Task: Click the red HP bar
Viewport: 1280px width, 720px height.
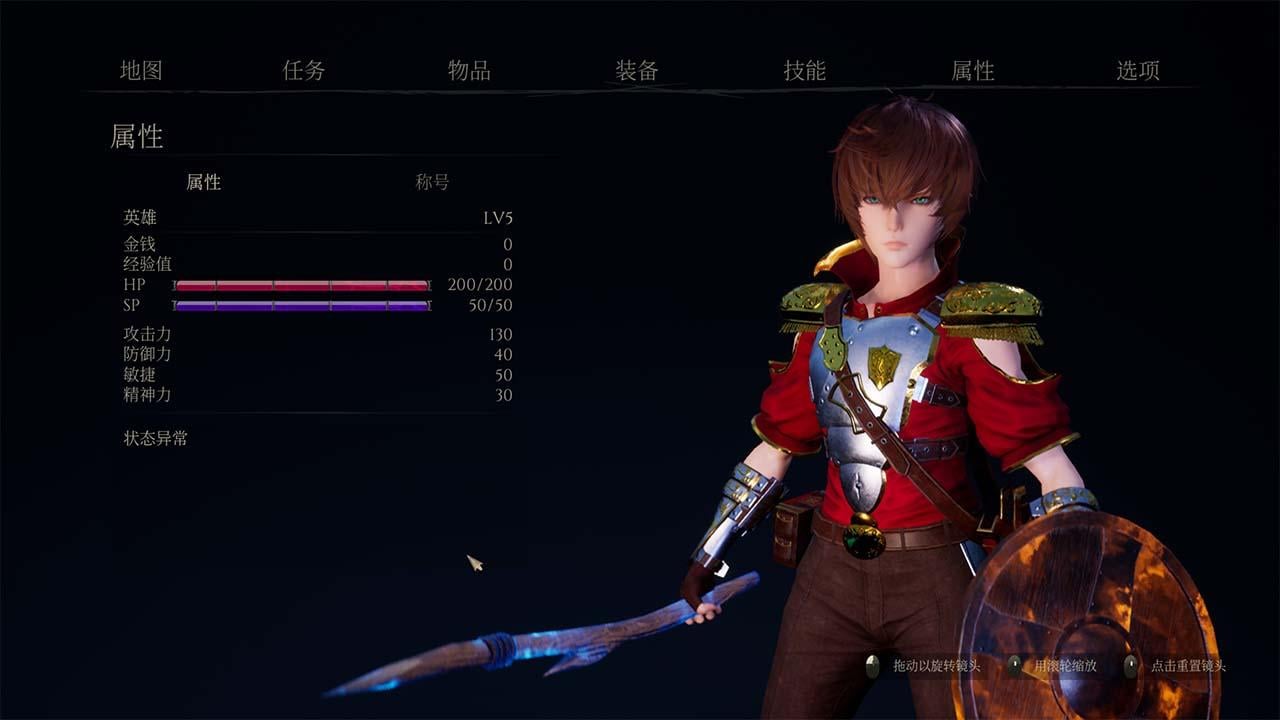Action: [300, 284]
